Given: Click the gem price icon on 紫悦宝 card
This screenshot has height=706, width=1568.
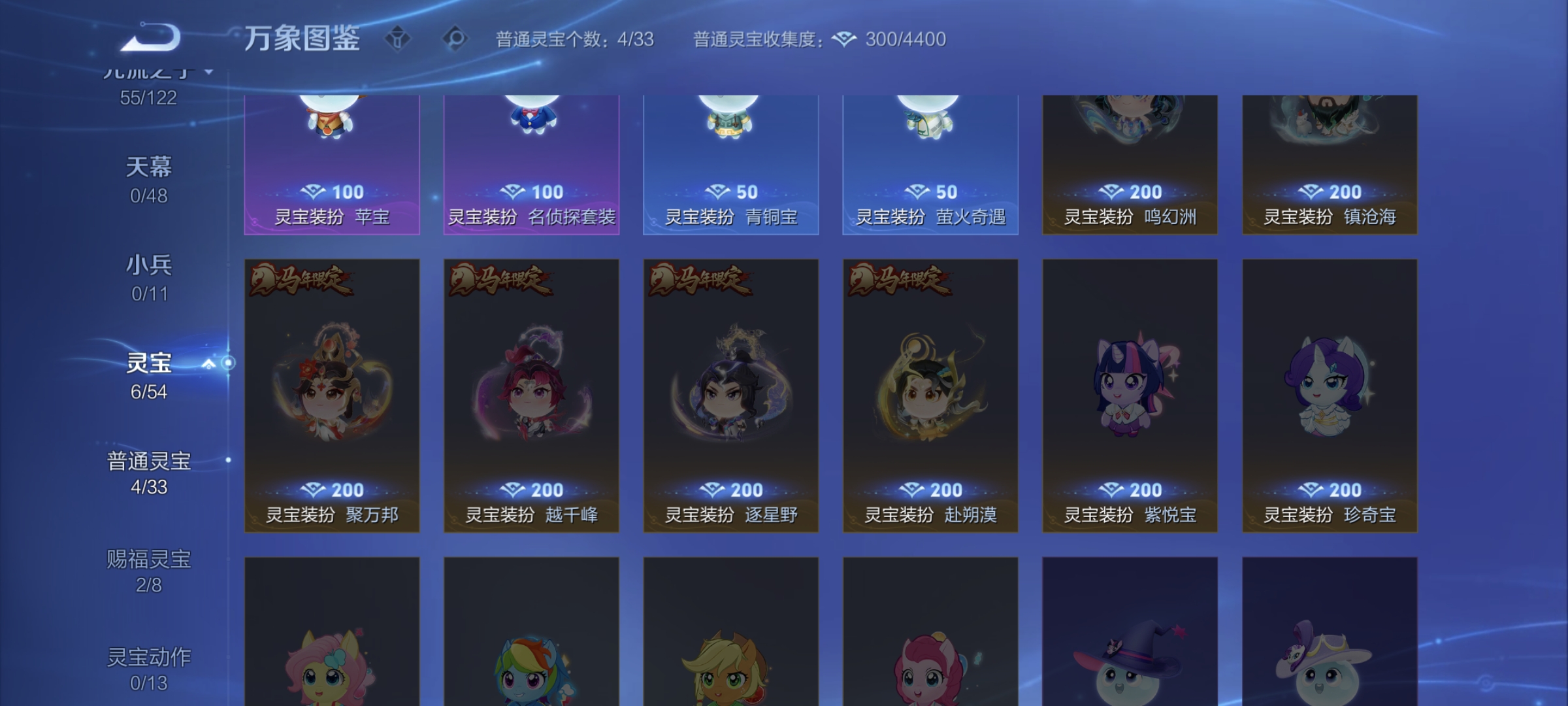Looking at the screenshot, I should coord(1111,490).
